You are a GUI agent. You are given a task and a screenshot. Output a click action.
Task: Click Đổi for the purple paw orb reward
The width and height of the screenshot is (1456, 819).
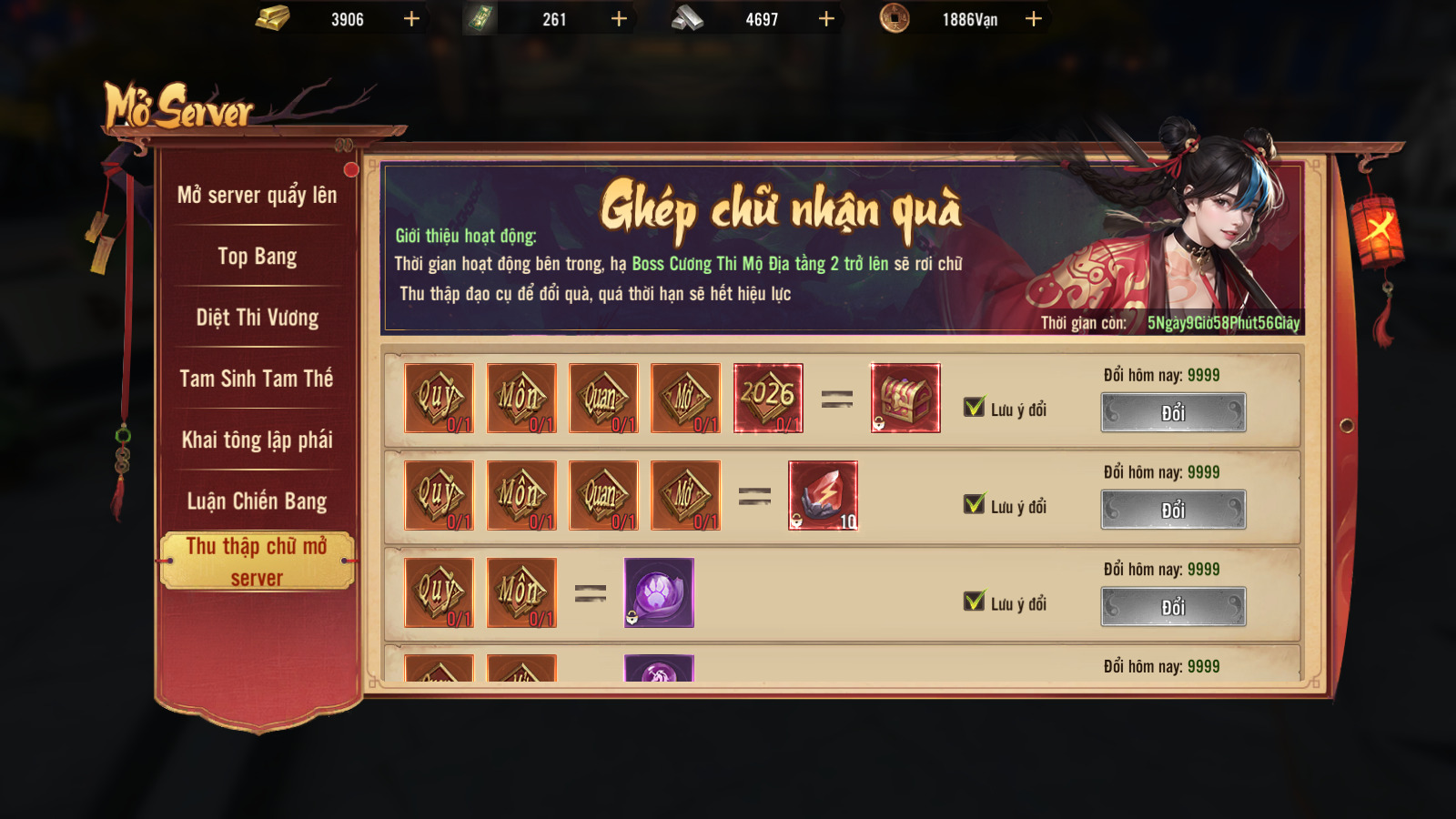click(1173, 607)
